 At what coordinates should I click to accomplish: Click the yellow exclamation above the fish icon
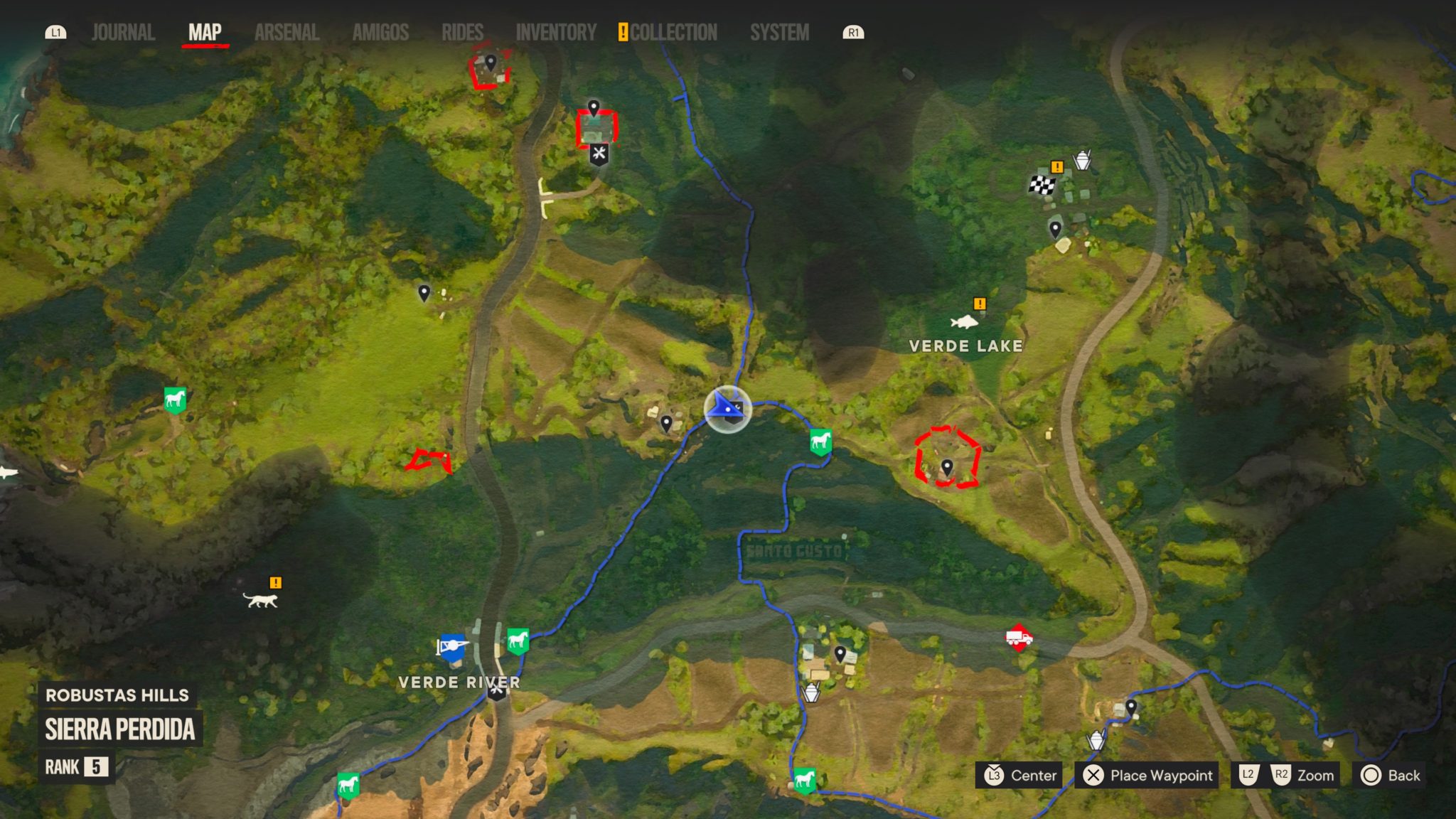tap(980, 304)
